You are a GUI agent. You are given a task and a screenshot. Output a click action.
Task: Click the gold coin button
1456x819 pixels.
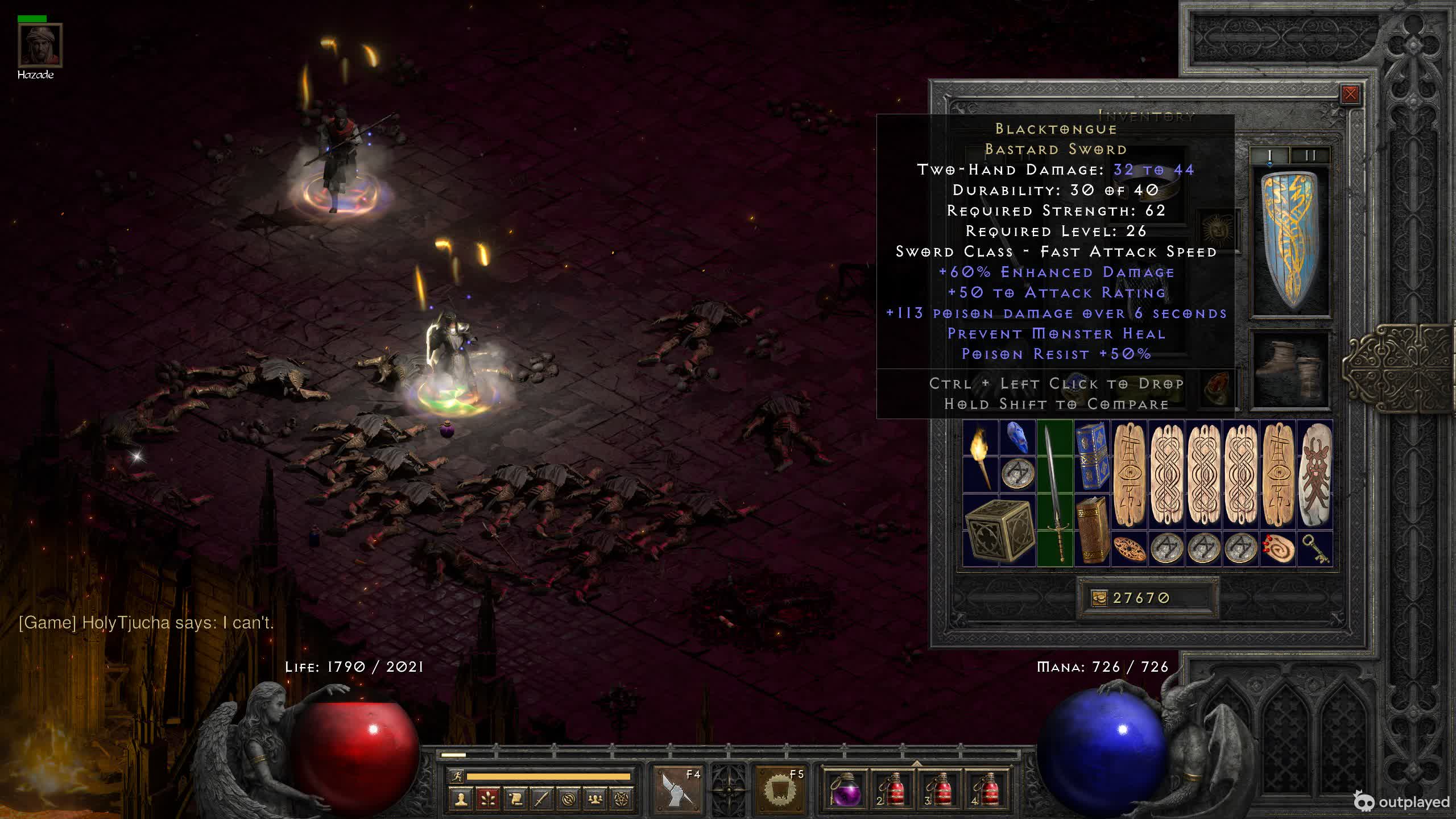tap(1099, 598)
